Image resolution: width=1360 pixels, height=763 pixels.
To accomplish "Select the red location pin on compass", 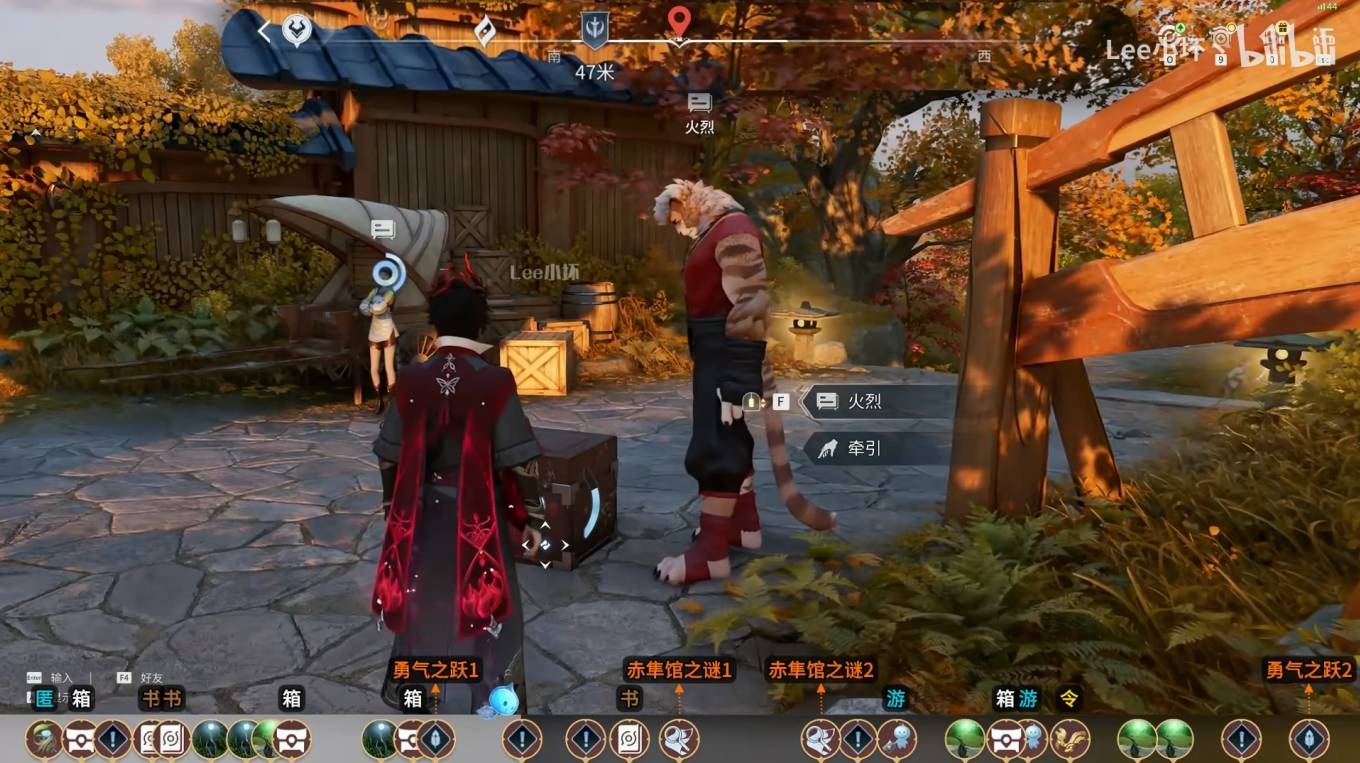I will [x=679, y=22].
